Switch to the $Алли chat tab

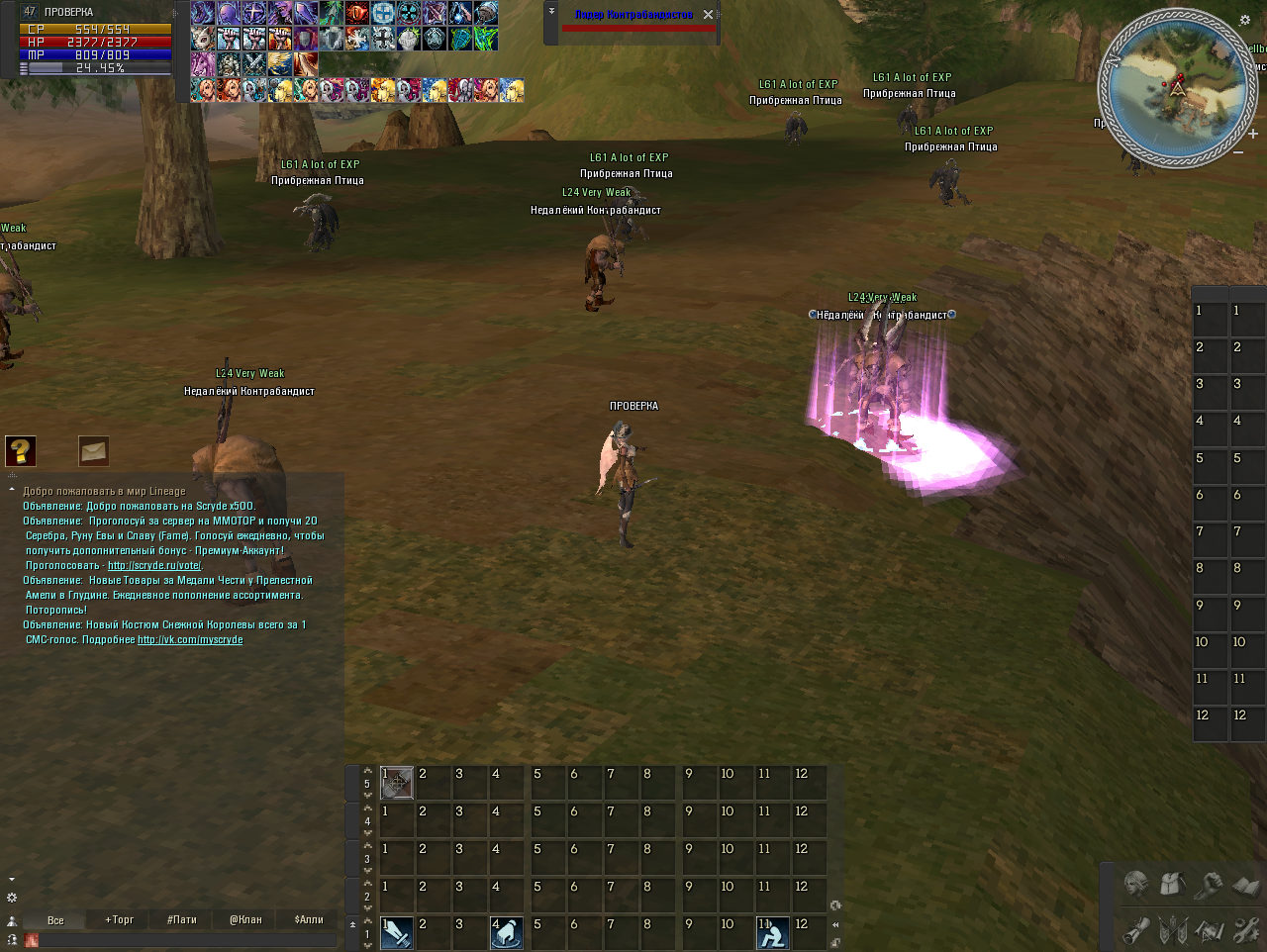[309, 919]
